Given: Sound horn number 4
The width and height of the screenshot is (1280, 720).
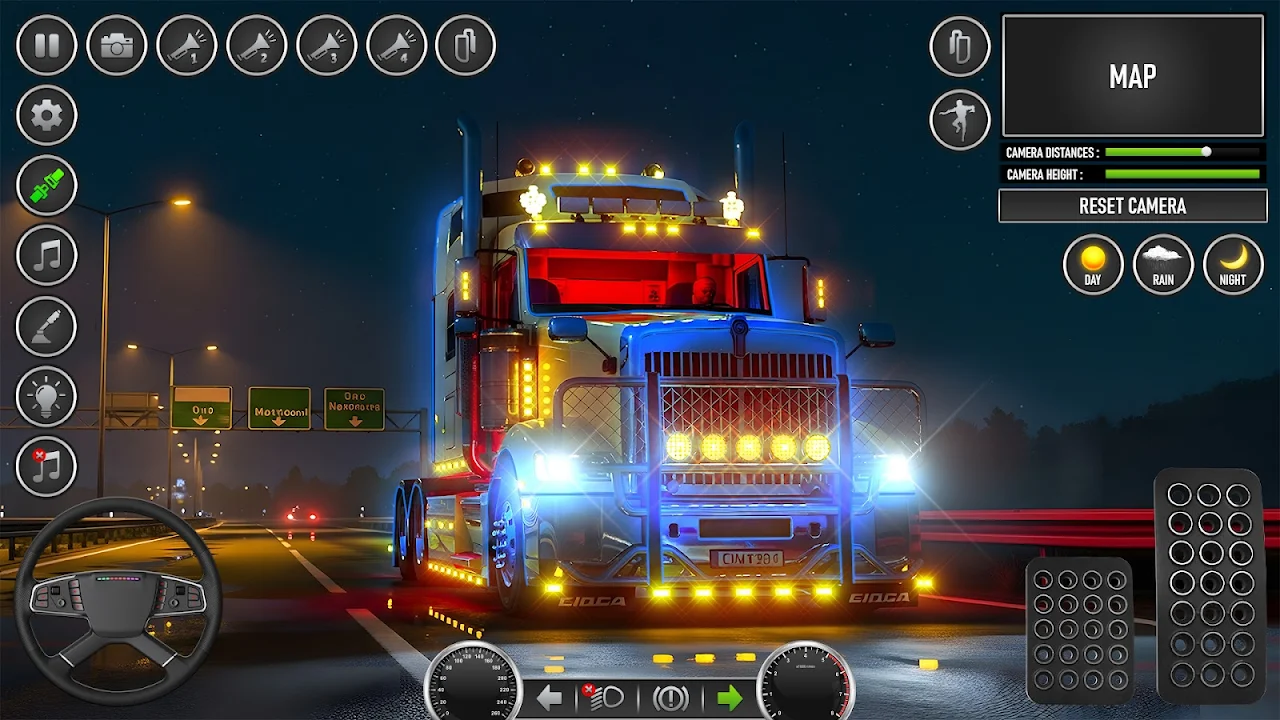Looking at the screenshot, I should (397, 45).
